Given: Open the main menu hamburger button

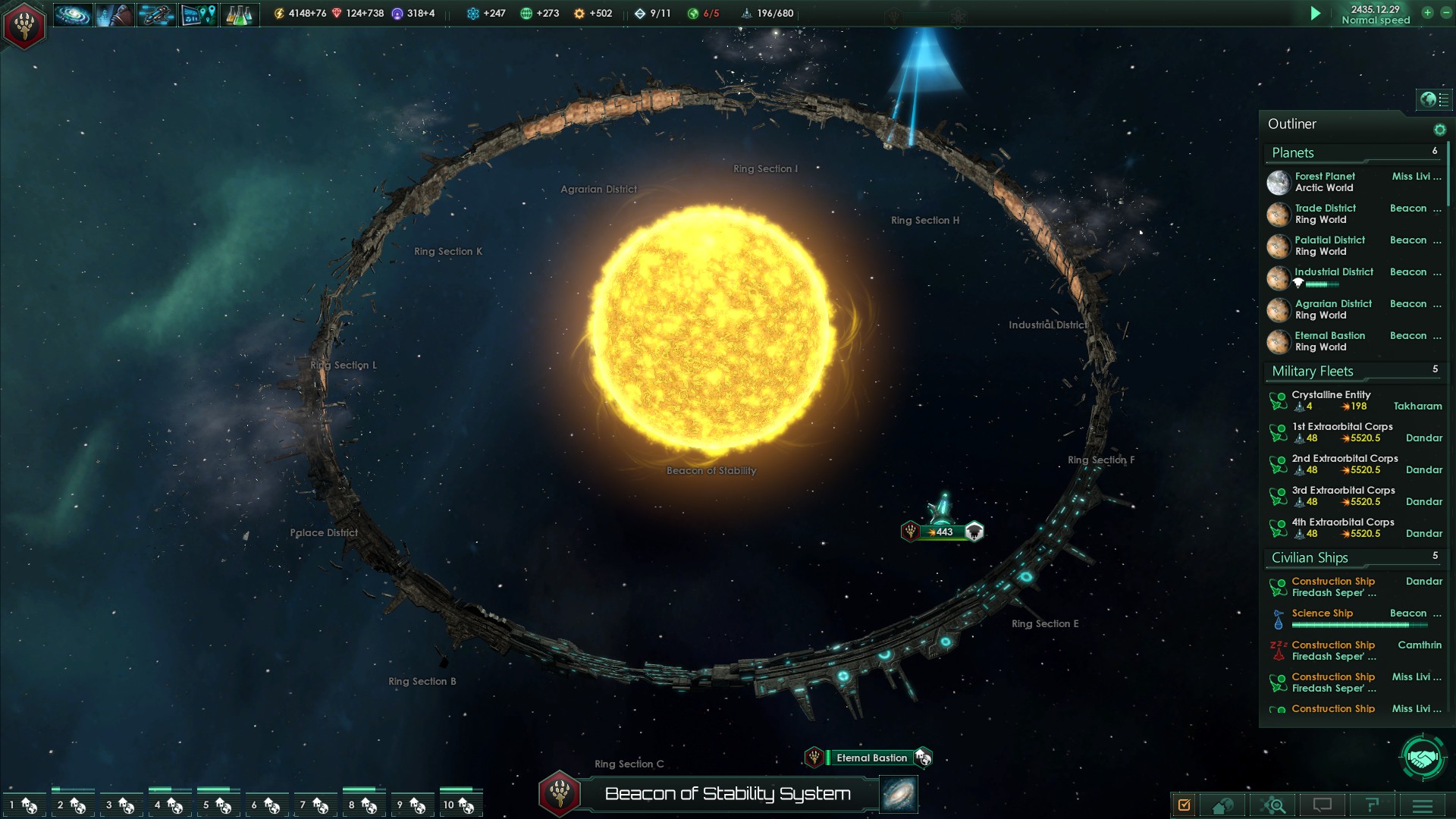Looking at the screenshot, I should [1423, 805].
